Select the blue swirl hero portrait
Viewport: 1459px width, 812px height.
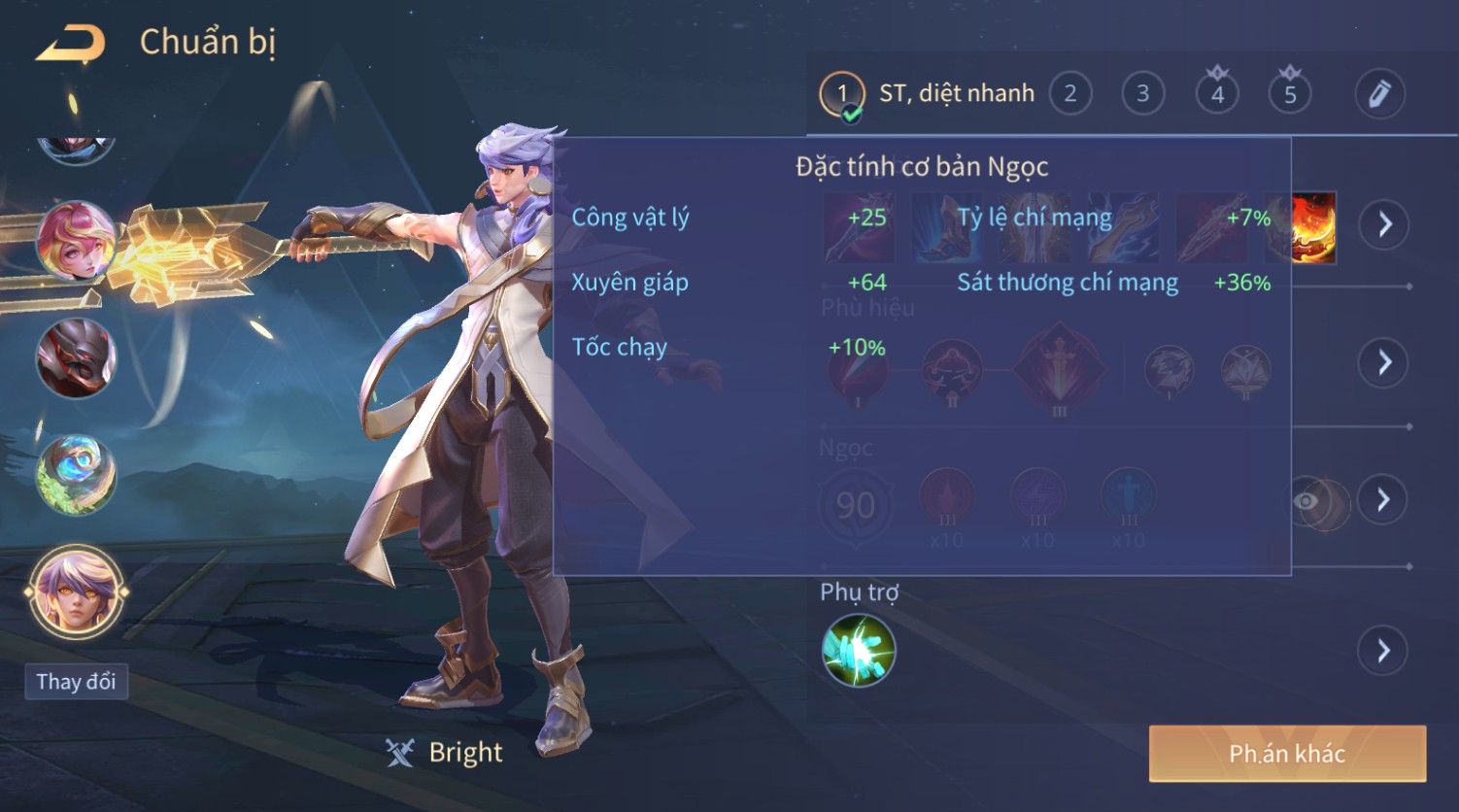point(76,475)
